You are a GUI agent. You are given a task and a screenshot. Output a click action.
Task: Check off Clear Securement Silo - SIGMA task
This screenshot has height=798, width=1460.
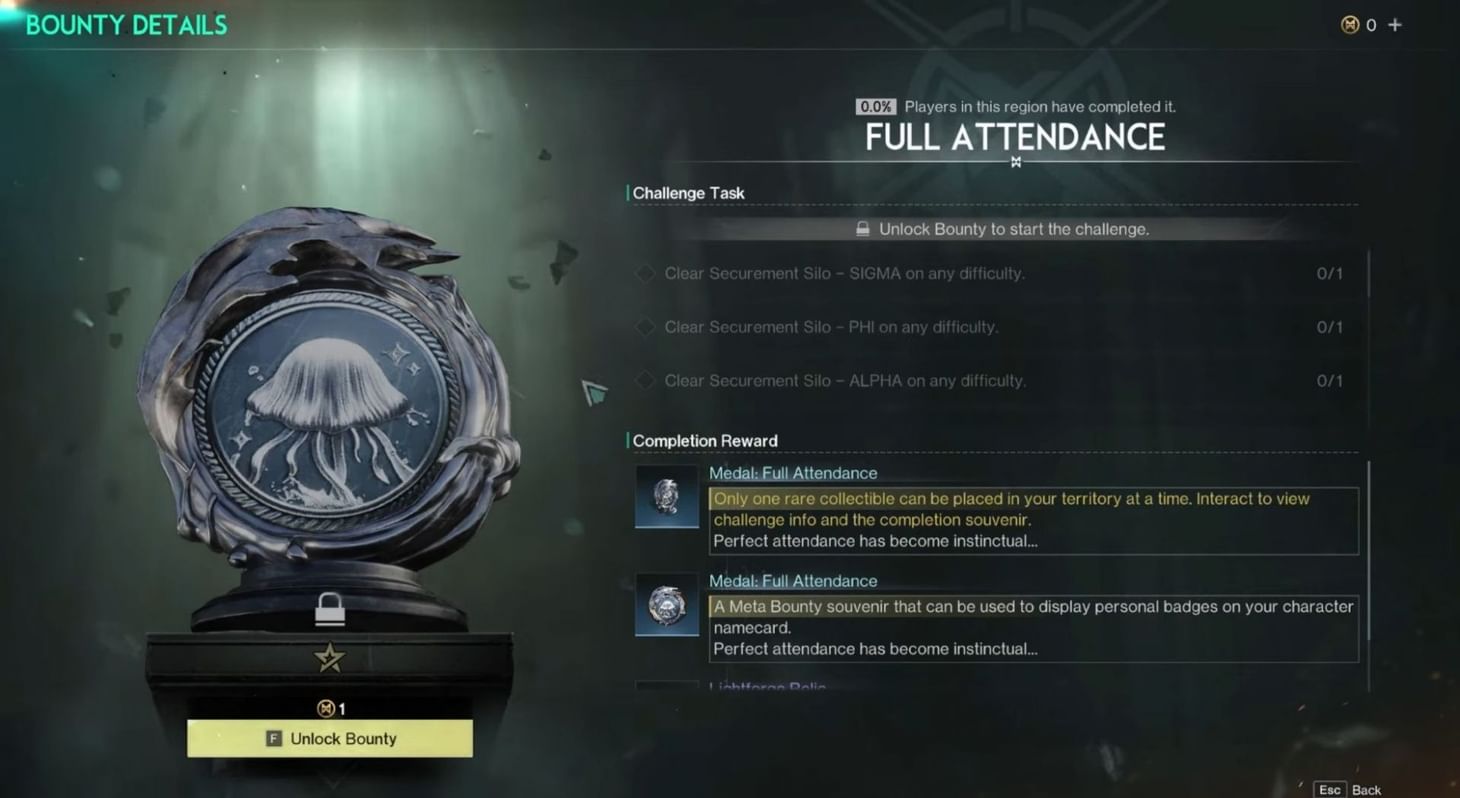644,273
